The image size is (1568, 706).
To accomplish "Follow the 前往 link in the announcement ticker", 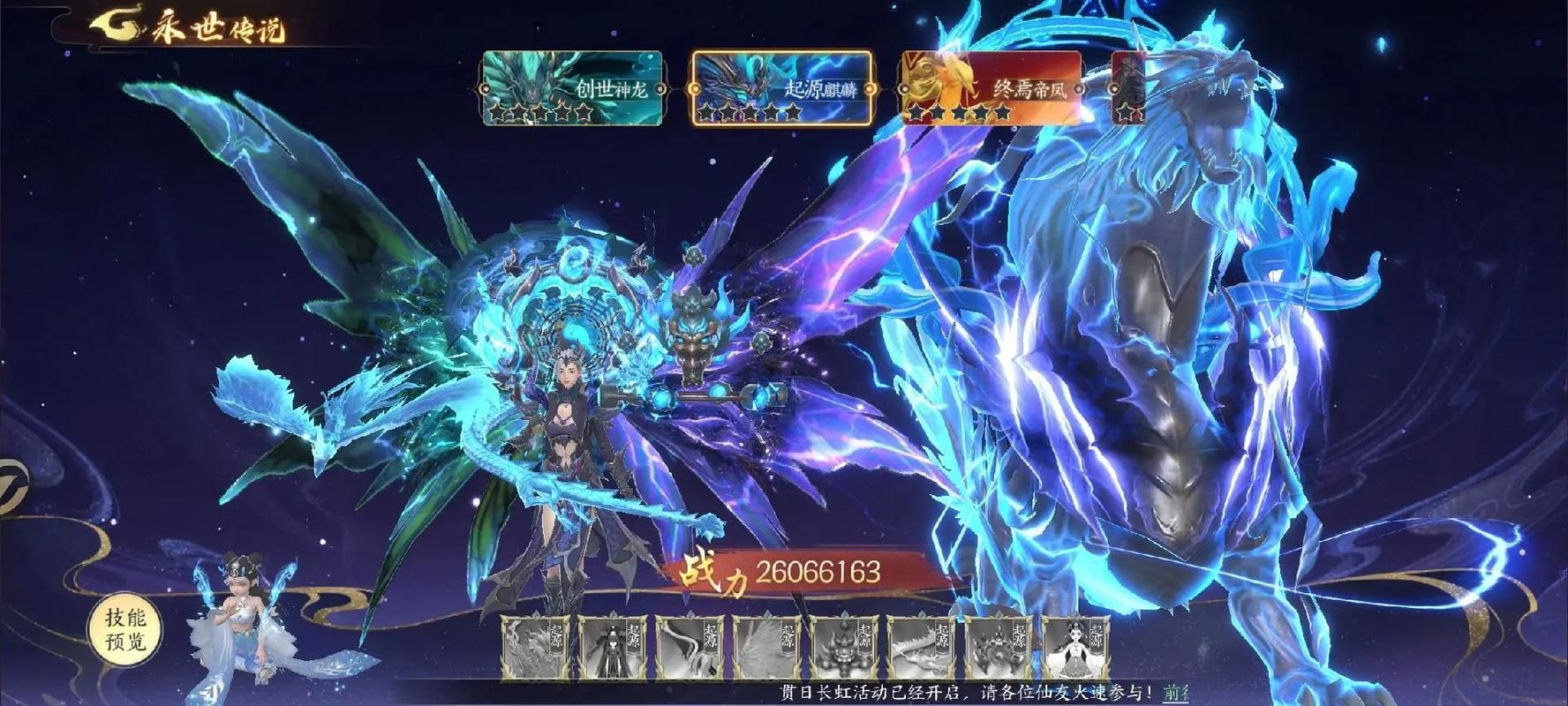I will 1175,693.
